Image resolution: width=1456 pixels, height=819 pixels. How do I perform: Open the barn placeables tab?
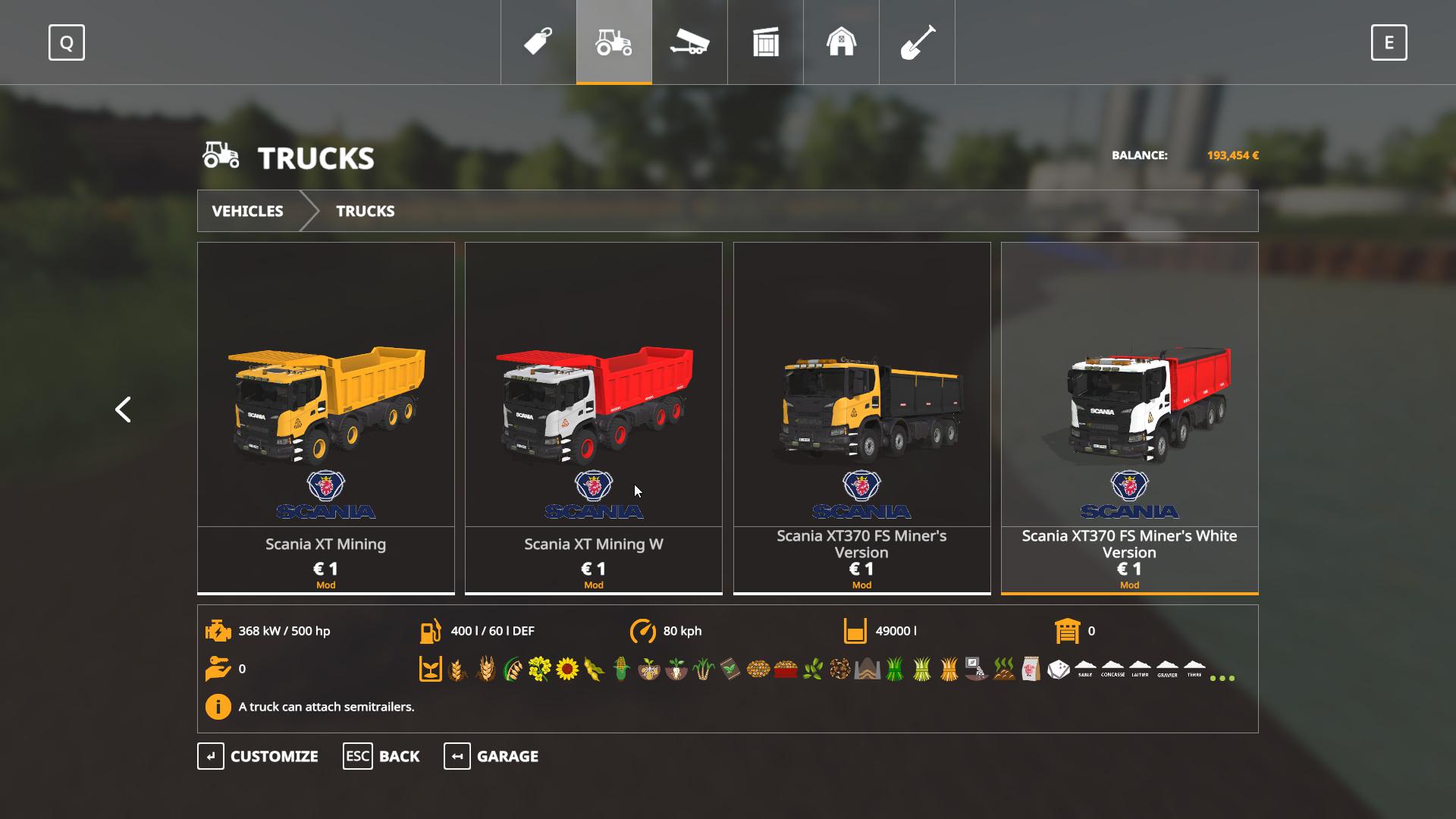coord(841,42)
